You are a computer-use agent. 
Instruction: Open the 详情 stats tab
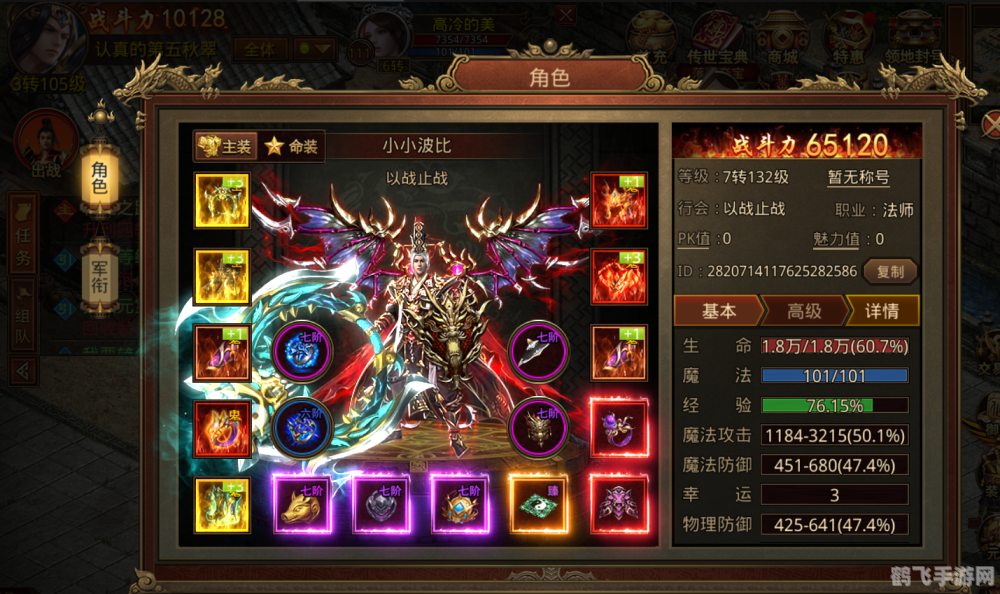click(880, 311)
